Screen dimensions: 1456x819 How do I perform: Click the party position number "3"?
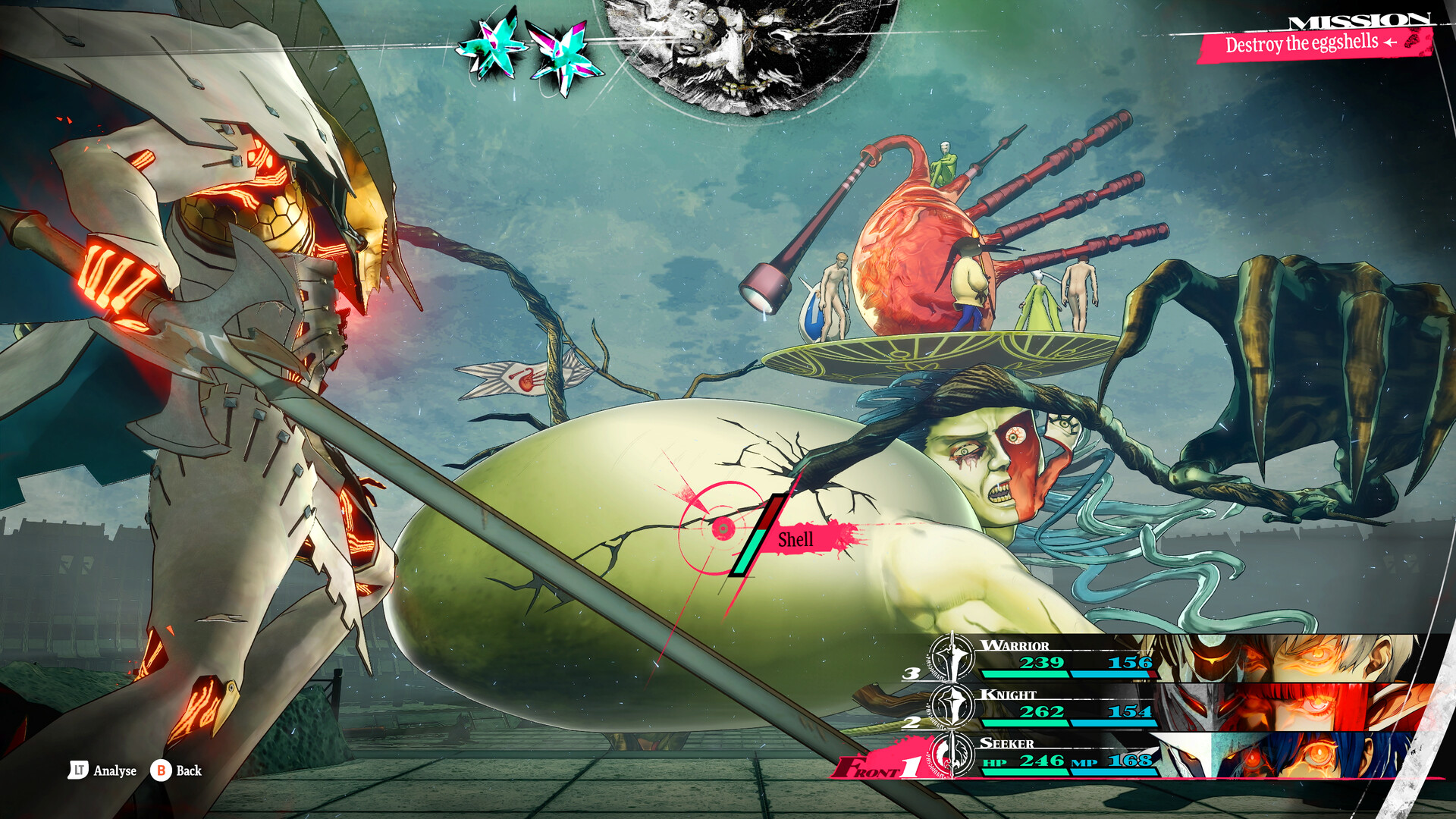pyautogui.click(x=910, y=674)
